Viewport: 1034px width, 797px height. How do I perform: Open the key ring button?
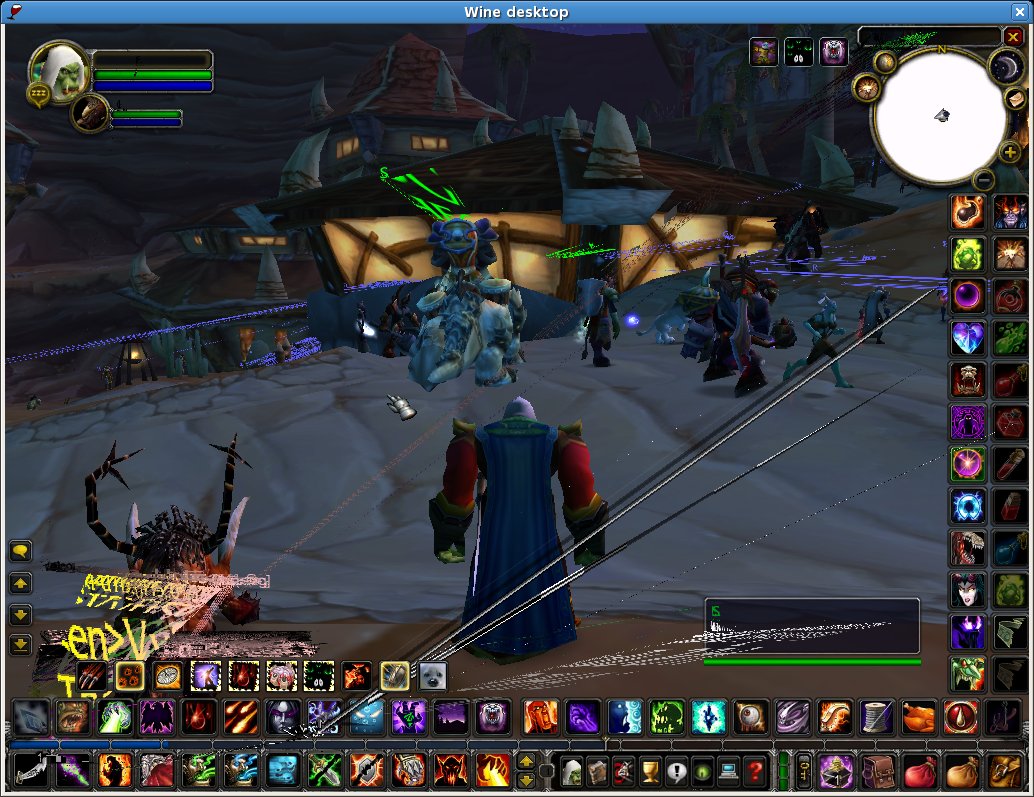[804, 771]
